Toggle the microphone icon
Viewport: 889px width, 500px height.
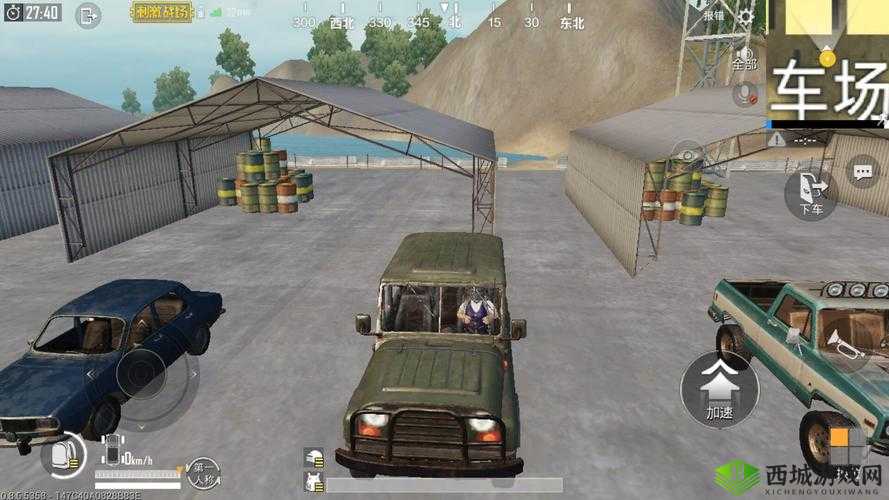(x=745, y=94)
